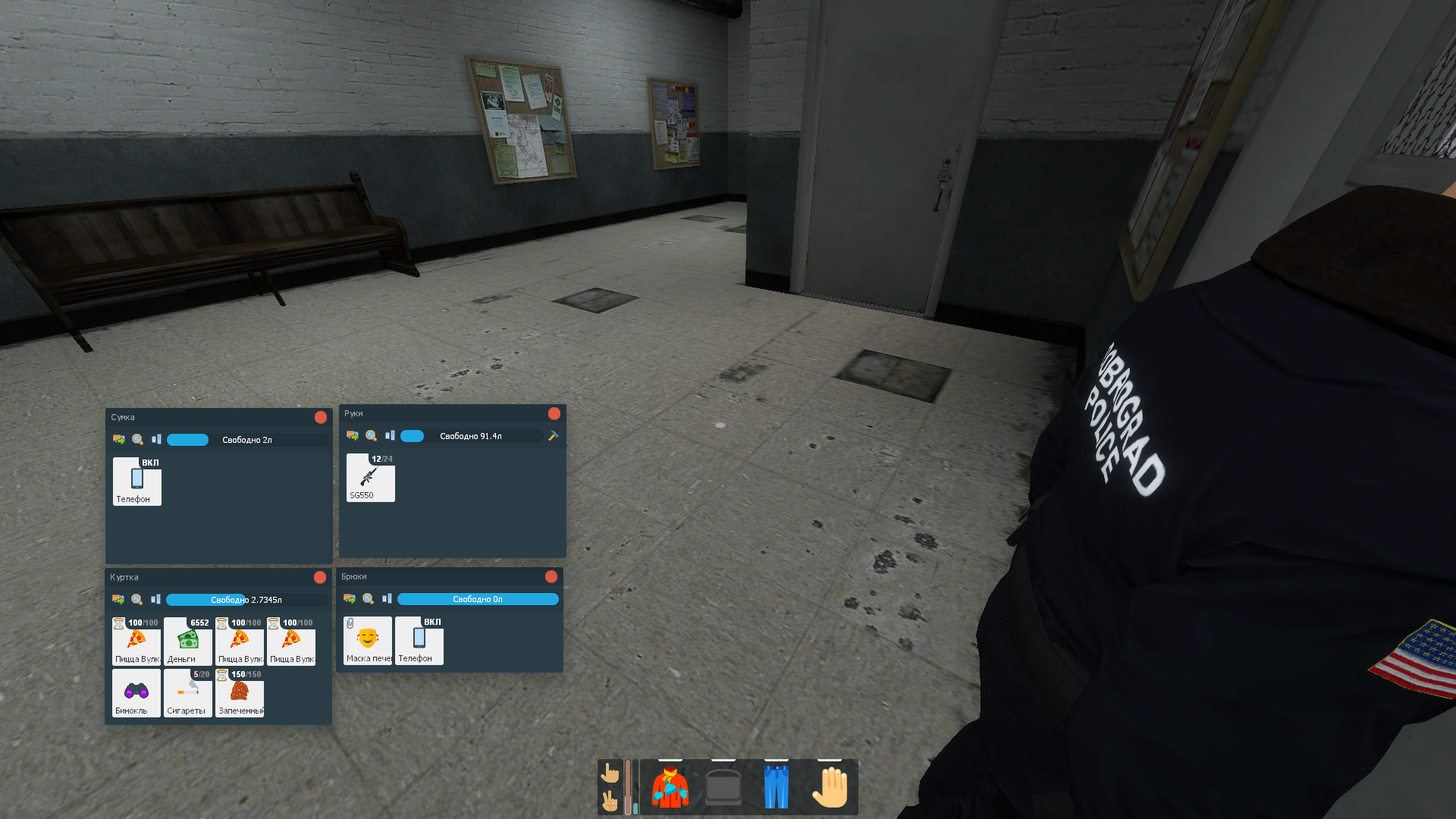This screenshot has height=819, width=1456.
Task: Close the Сумка inventory panel
Action: [321, 417]
